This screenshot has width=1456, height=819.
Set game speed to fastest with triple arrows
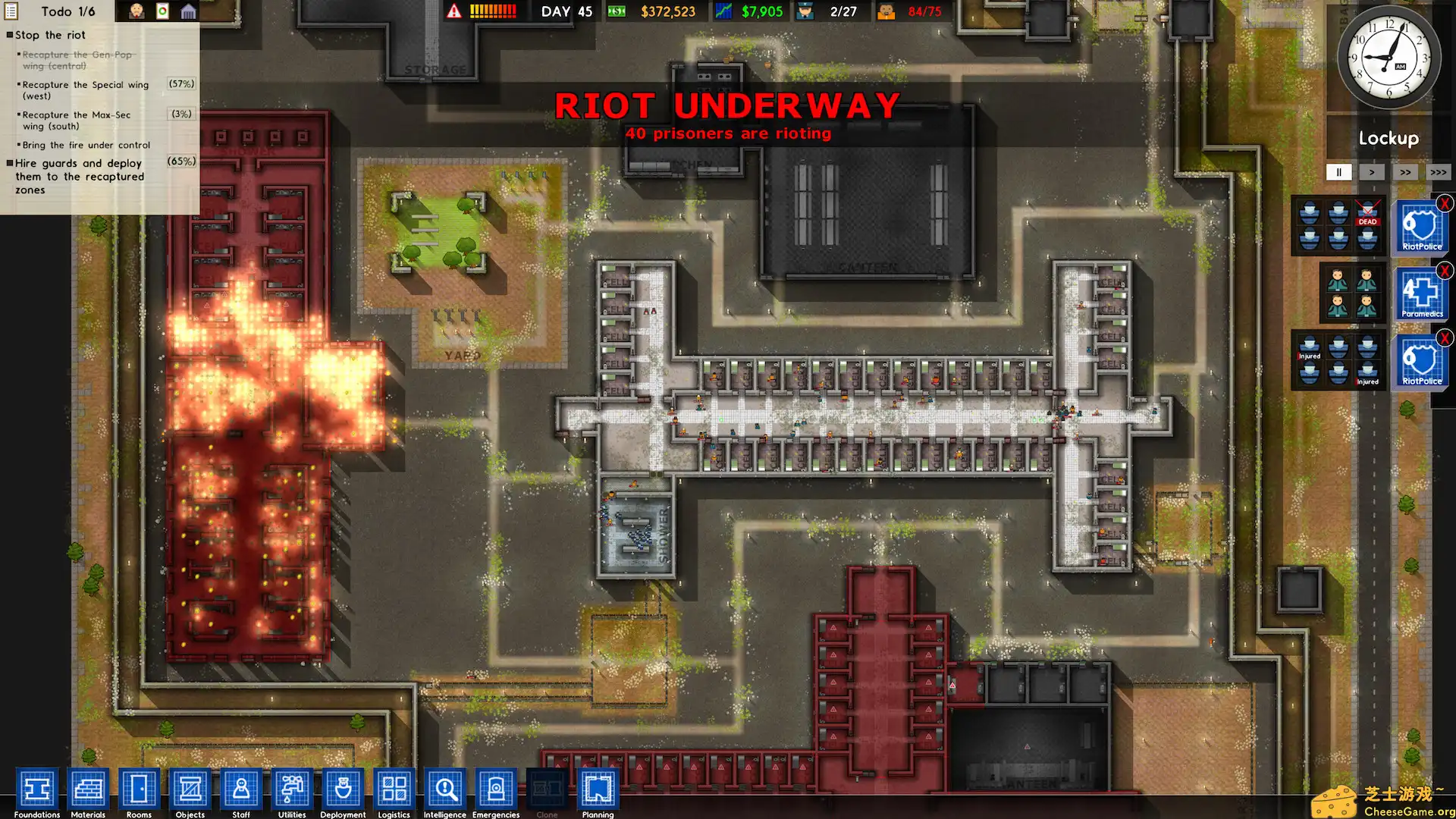(x=1439, y=172)
